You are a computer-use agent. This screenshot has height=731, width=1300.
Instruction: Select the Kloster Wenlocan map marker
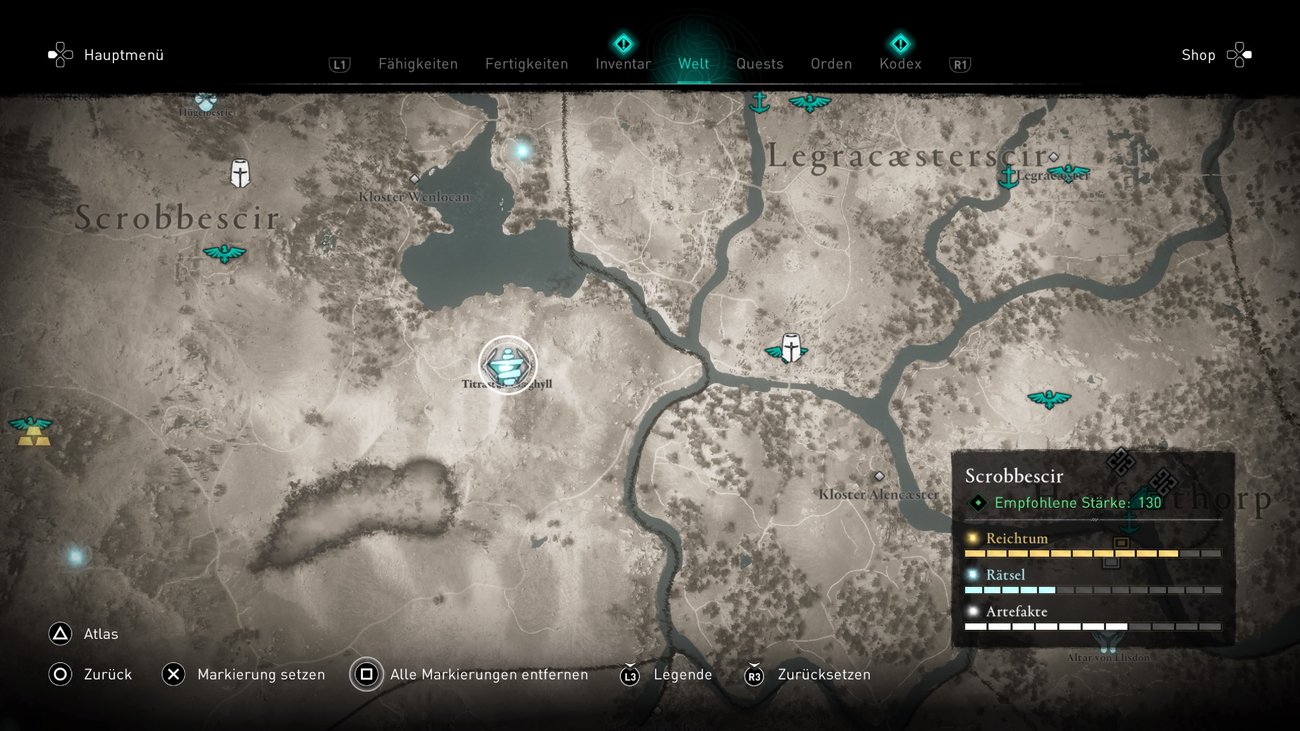coord(414,180)
